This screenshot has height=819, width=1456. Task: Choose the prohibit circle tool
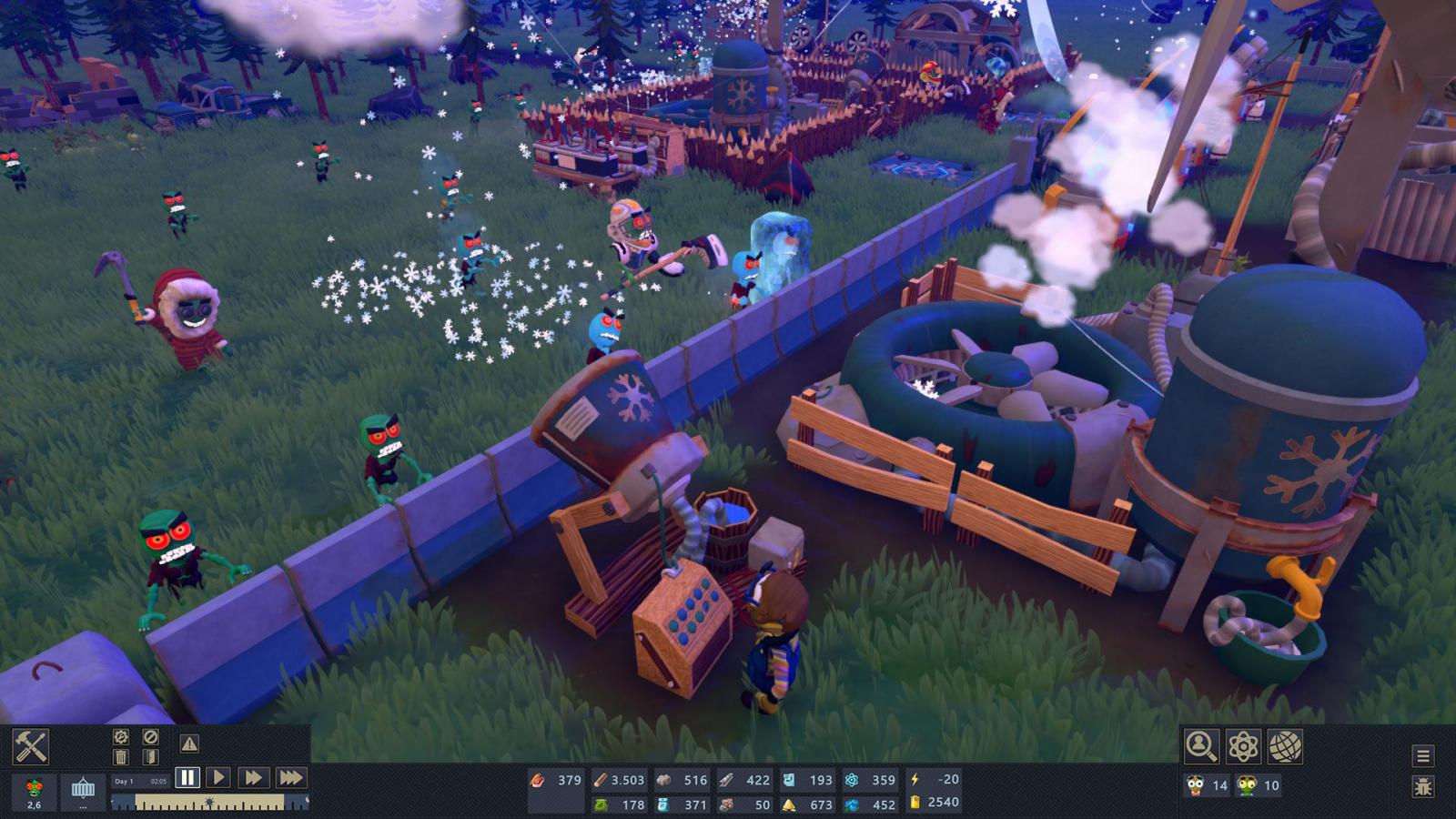click(151, 737)
